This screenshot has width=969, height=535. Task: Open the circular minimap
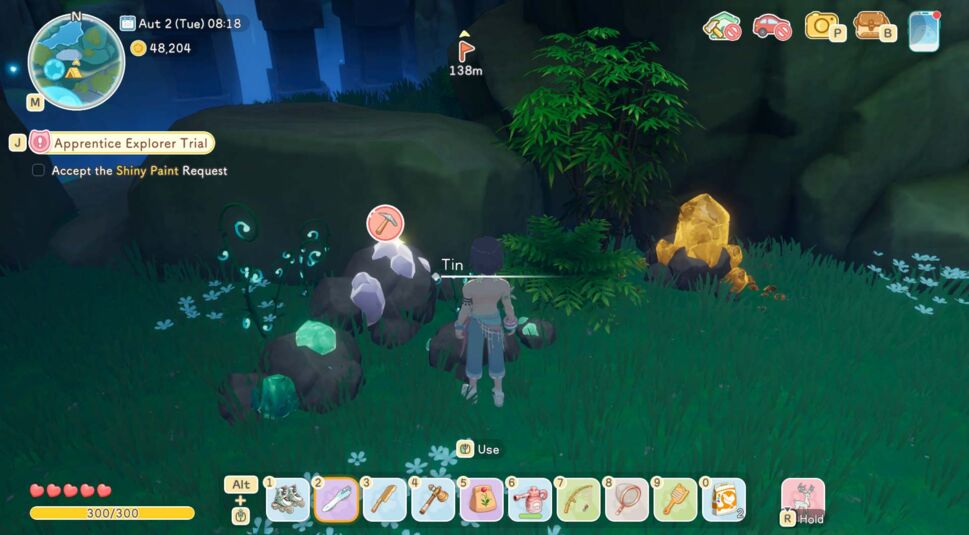pos(76,61)
